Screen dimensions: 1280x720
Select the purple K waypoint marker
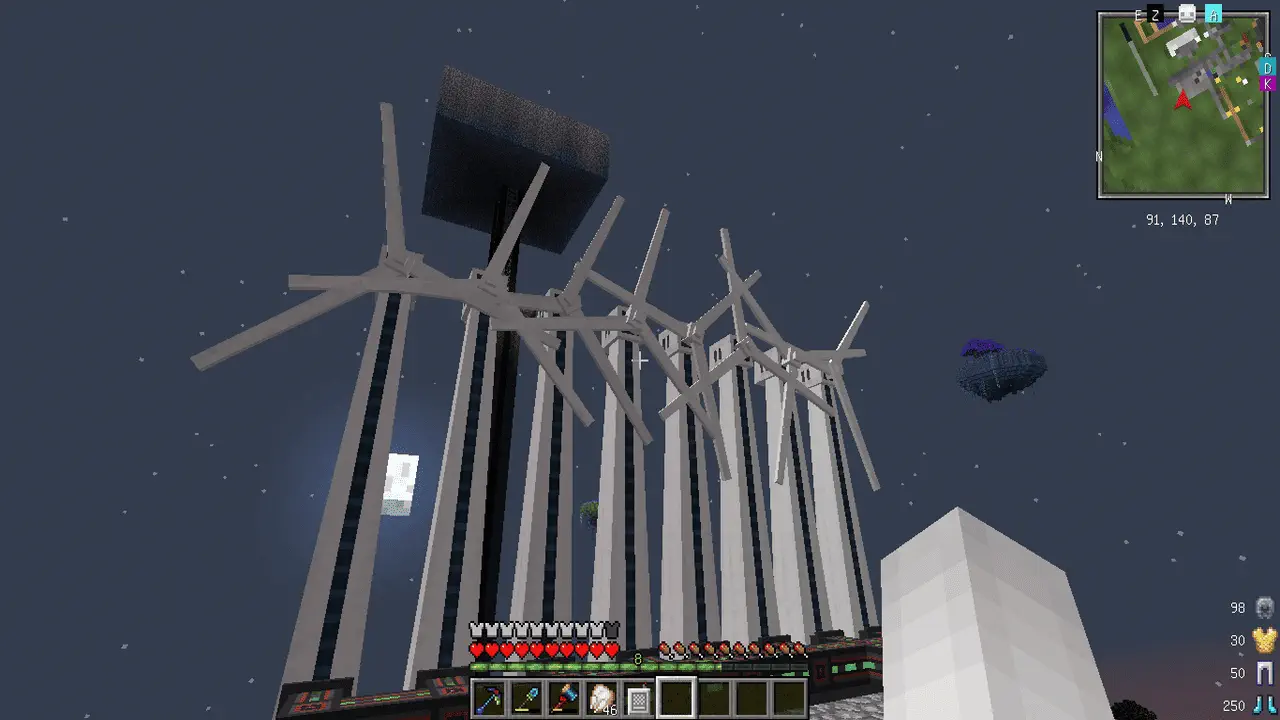coord(1268,84)
